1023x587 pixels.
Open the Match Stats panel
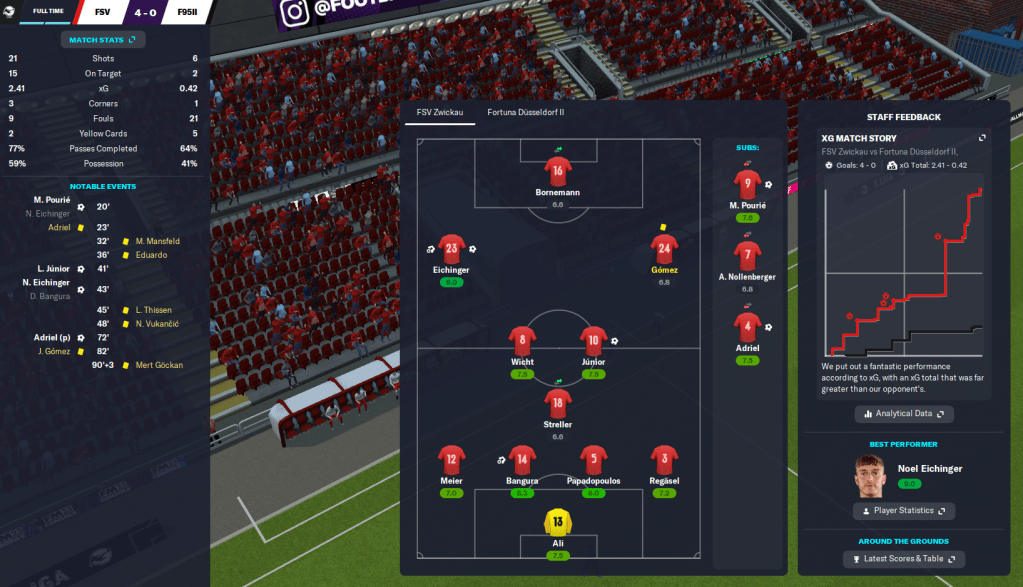click(103, 39)
